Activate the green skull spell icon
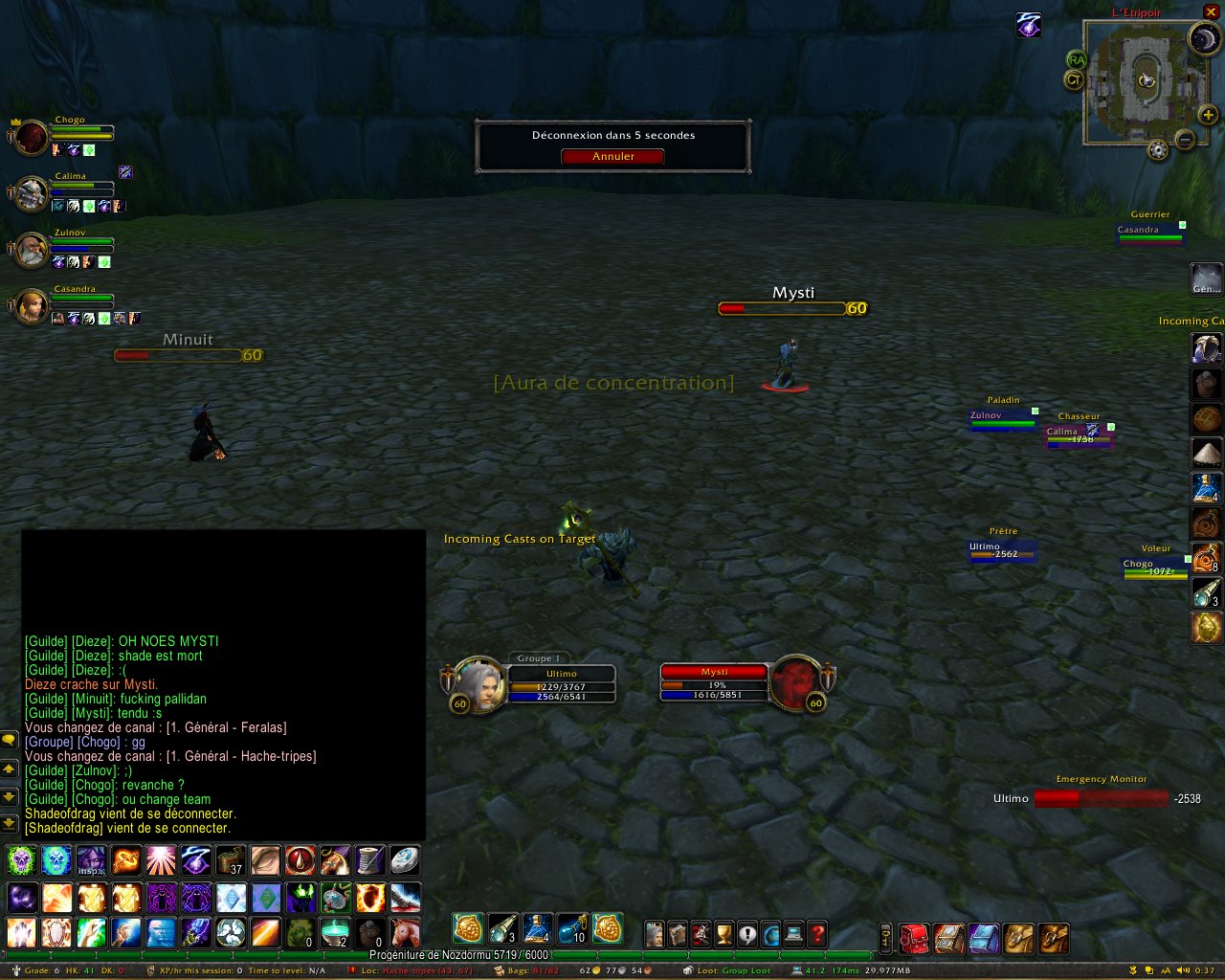The image size is (1225, 980). tap(22, 860)
